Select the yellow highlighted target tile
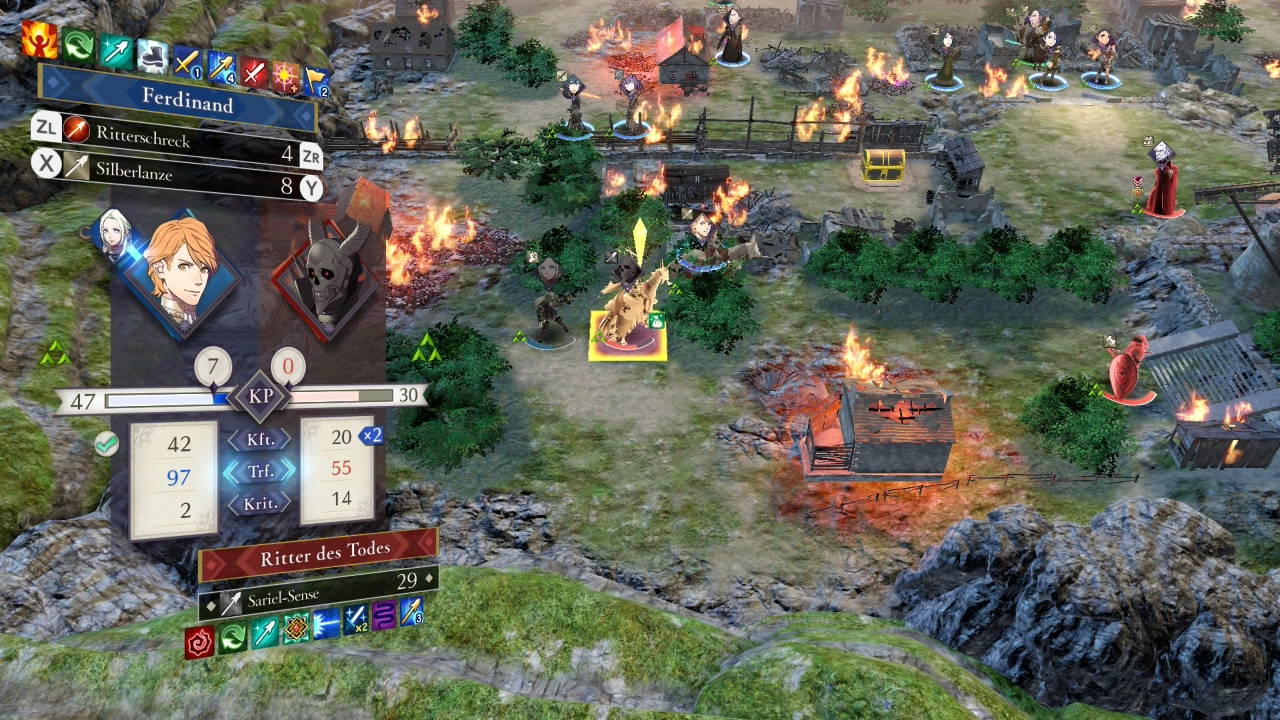This screenshot has height=720, width=1280. pos(627,336)
